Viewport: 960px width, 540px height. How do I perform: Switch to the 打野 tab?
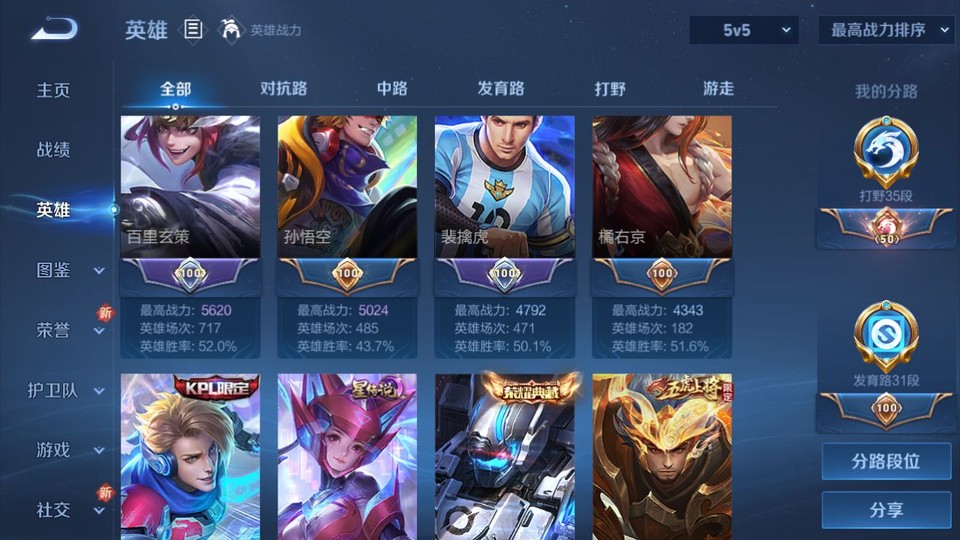pyautogui.click(x=610, y=88)
